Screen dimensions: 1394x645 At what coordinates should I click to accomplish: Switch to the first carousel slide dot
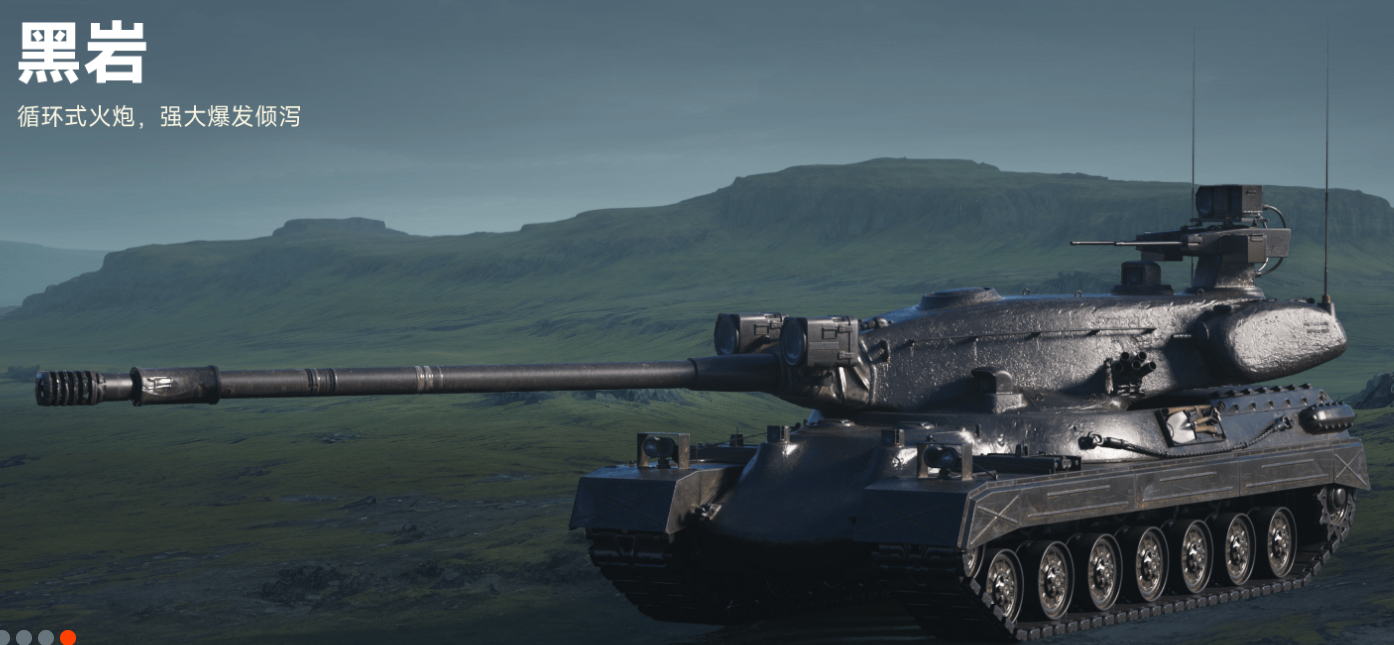(x=3, y=637)
